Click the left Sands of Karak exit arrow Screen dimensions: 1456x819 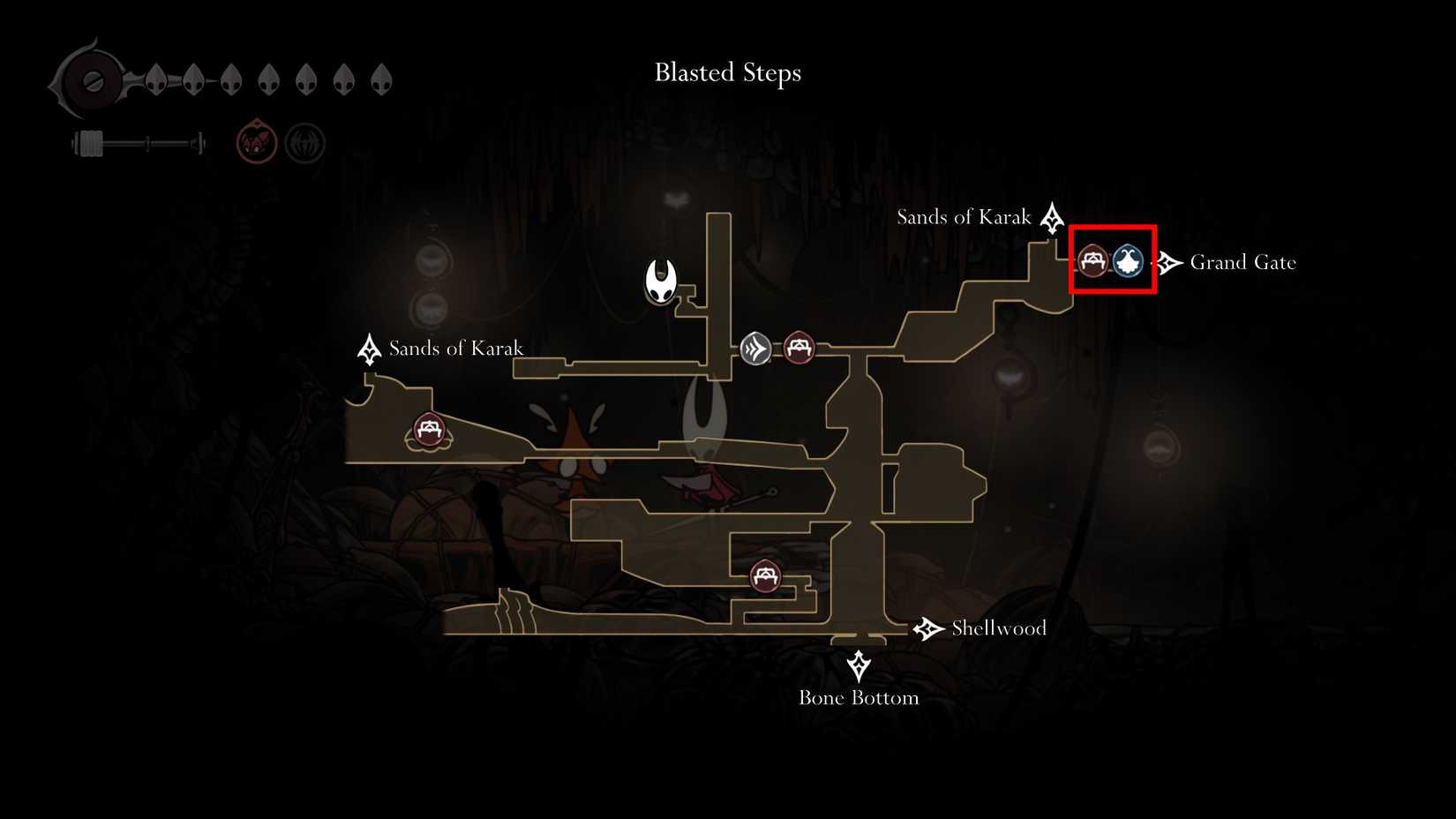[368, 349]
